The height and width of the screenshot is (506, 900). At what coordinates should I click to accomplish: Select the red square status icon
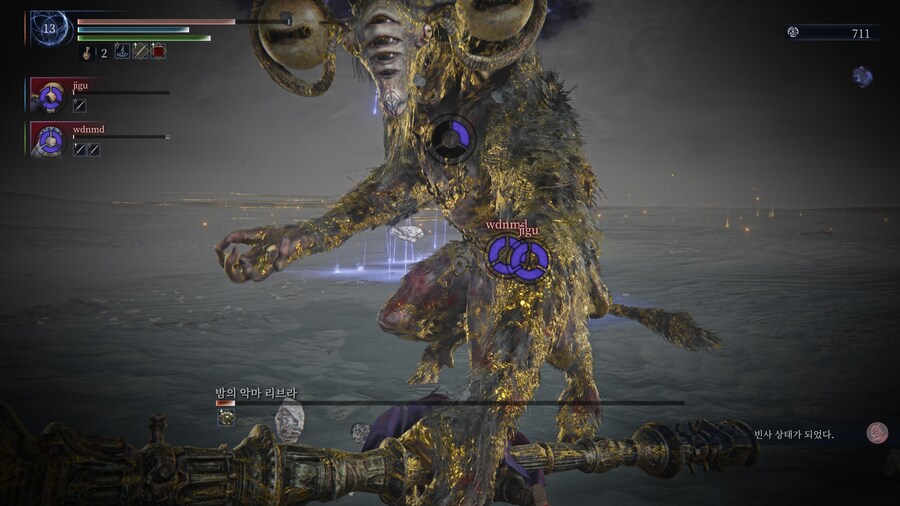click(158, 51)
